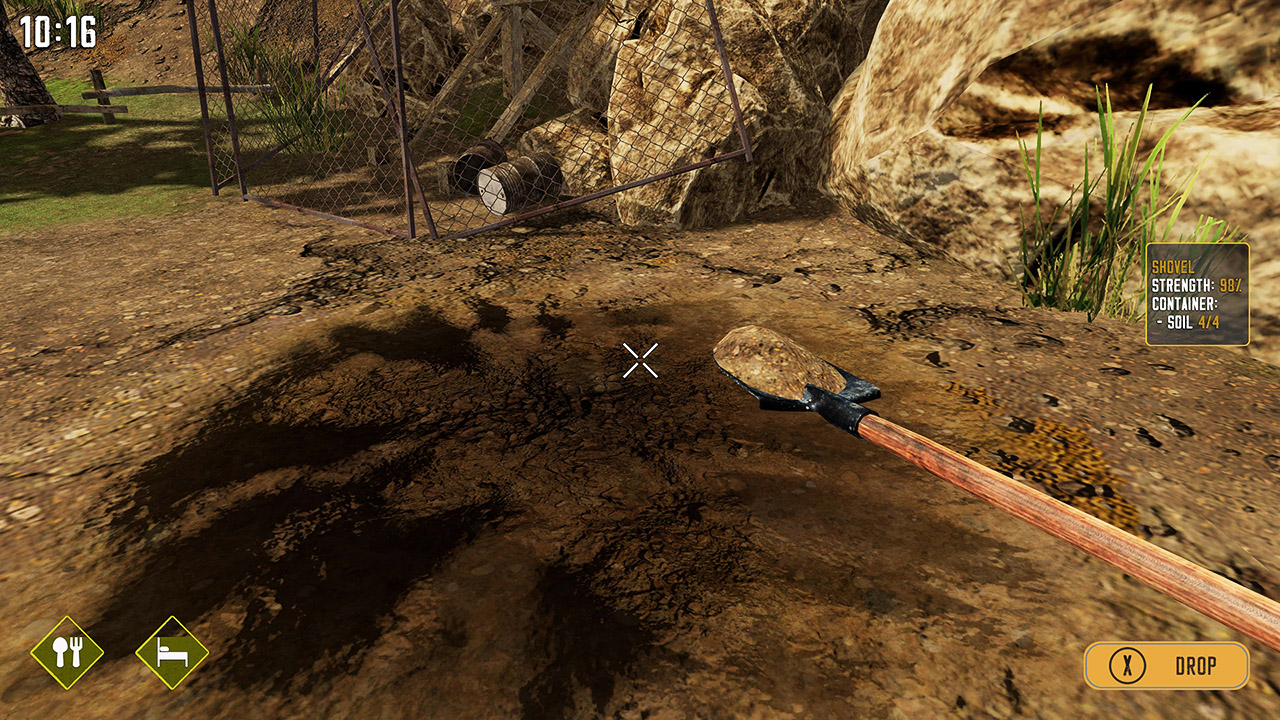Click the dash before SOIL to collapse it
Image resolution: width=1280 pixels, height=720 pixels.
point(1161,321)
